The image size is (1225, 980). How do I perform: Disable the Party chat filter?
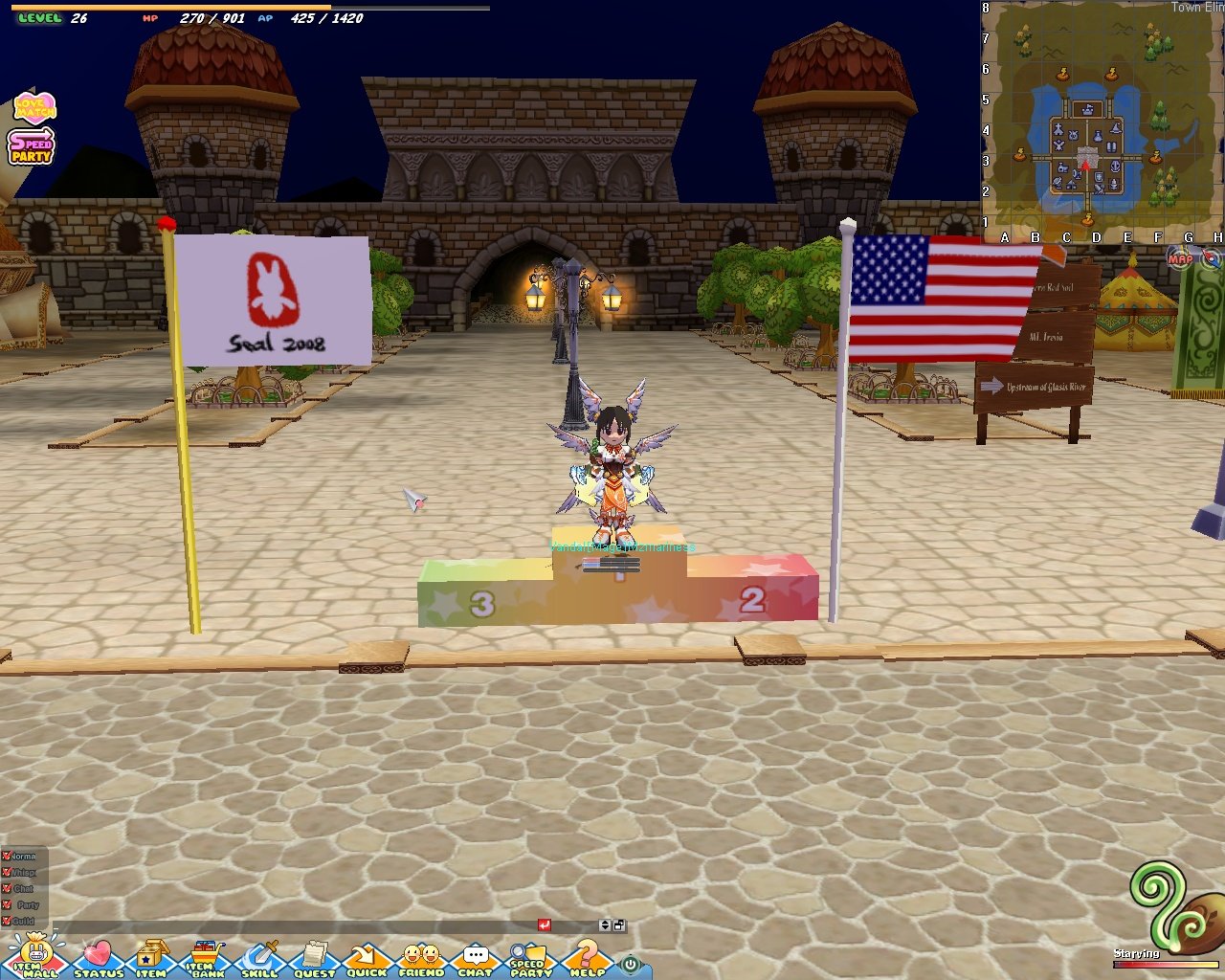coord(7,904)
